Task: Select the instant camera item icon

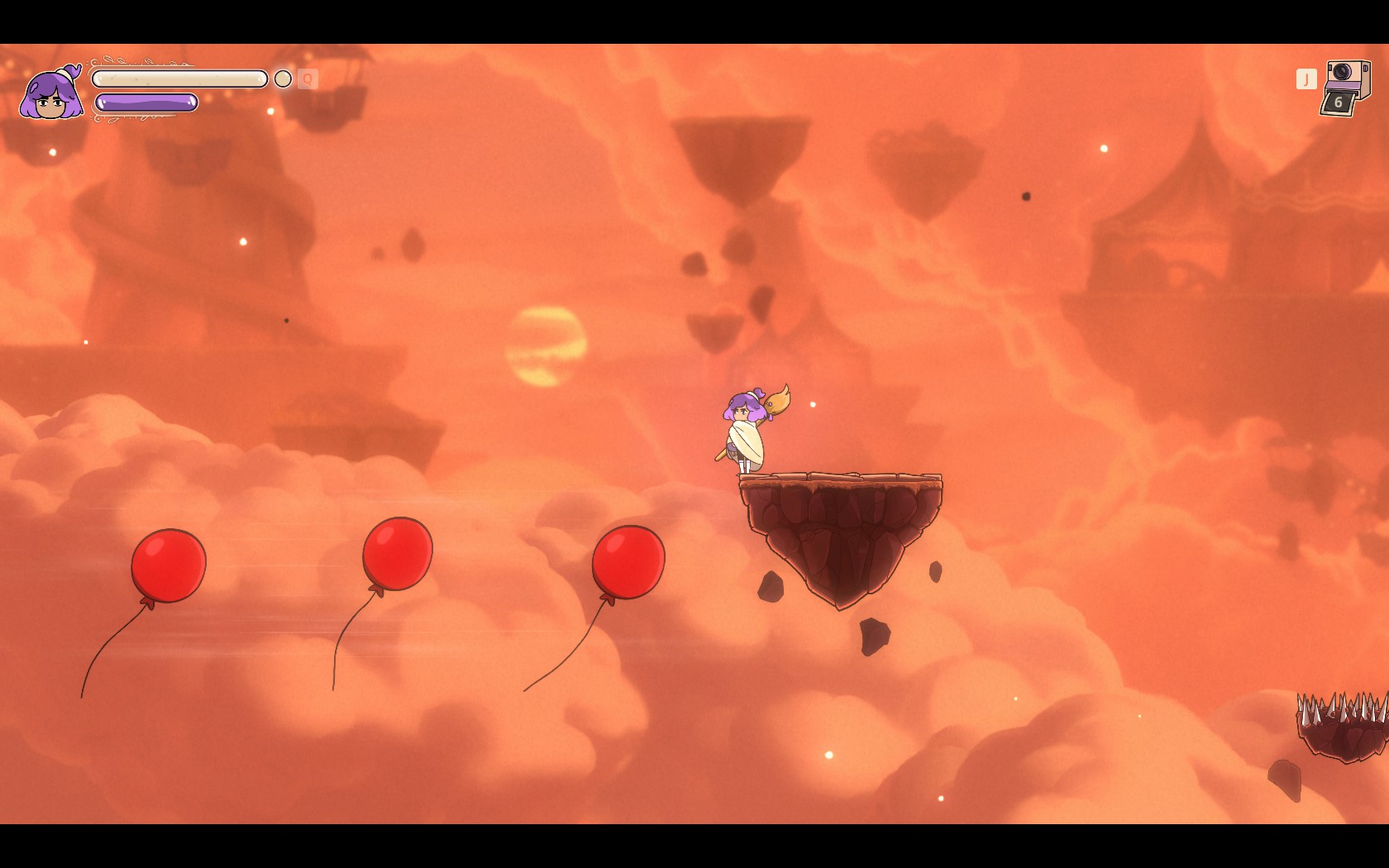Action: (1345, 87)
